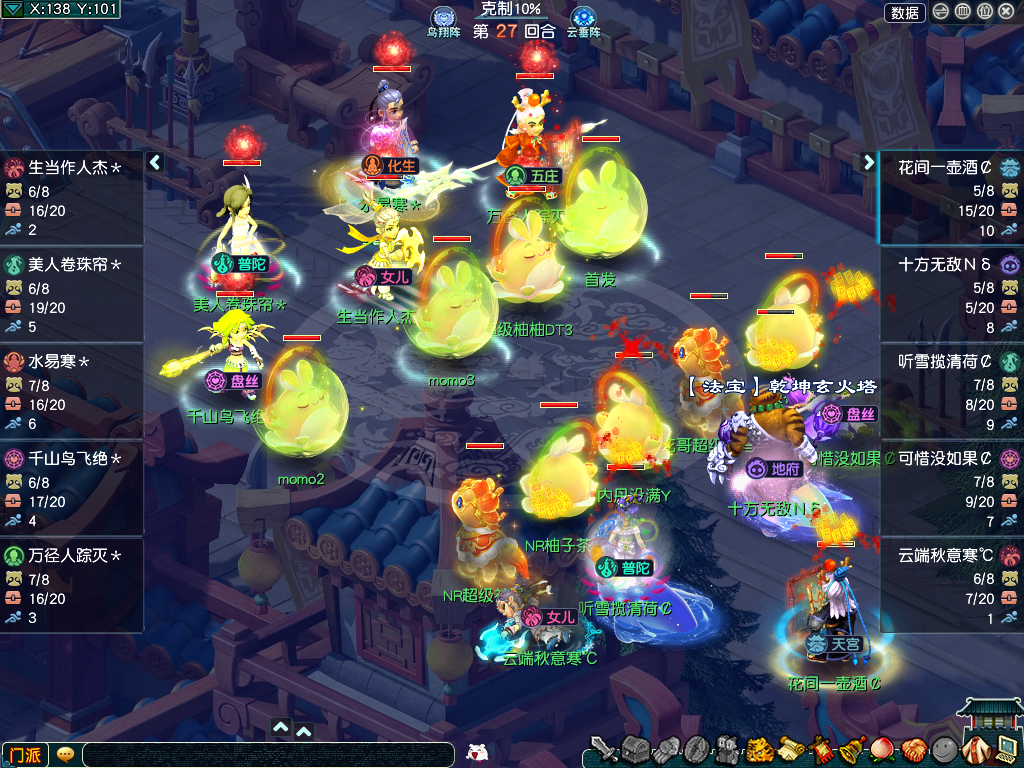Click the peach icon in toolbar

point(883,749)
